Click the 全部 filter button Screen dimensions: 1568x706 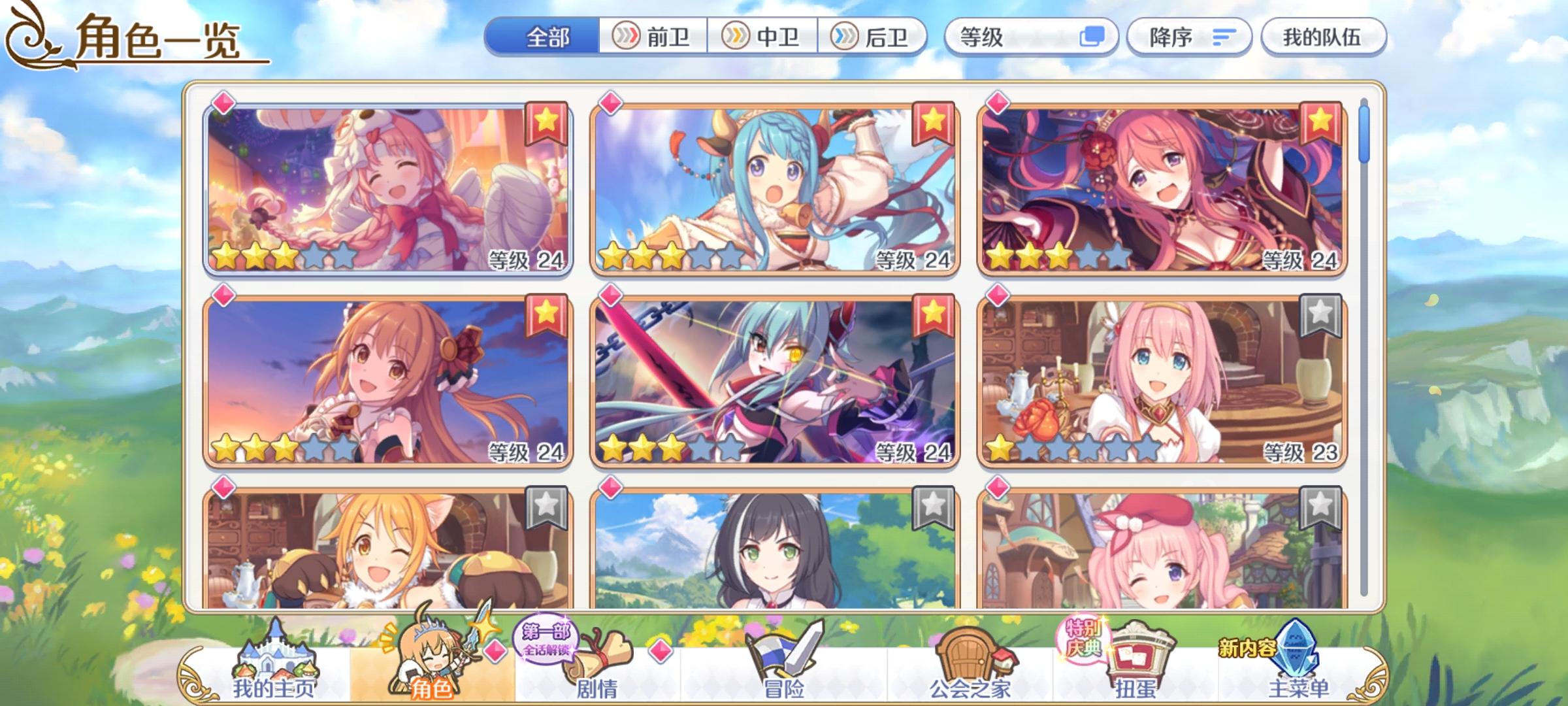547,37
